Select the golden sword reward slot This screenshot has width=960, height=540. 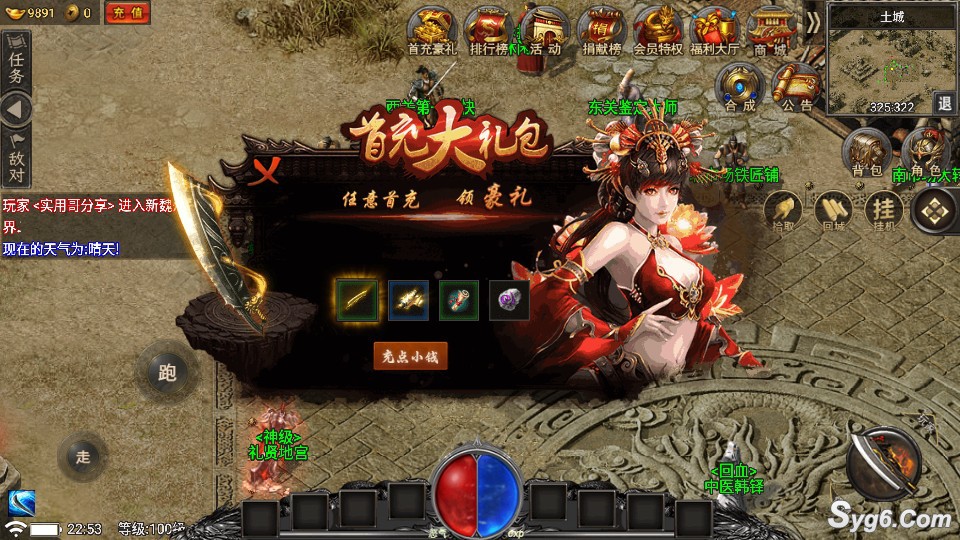[357, 300]
